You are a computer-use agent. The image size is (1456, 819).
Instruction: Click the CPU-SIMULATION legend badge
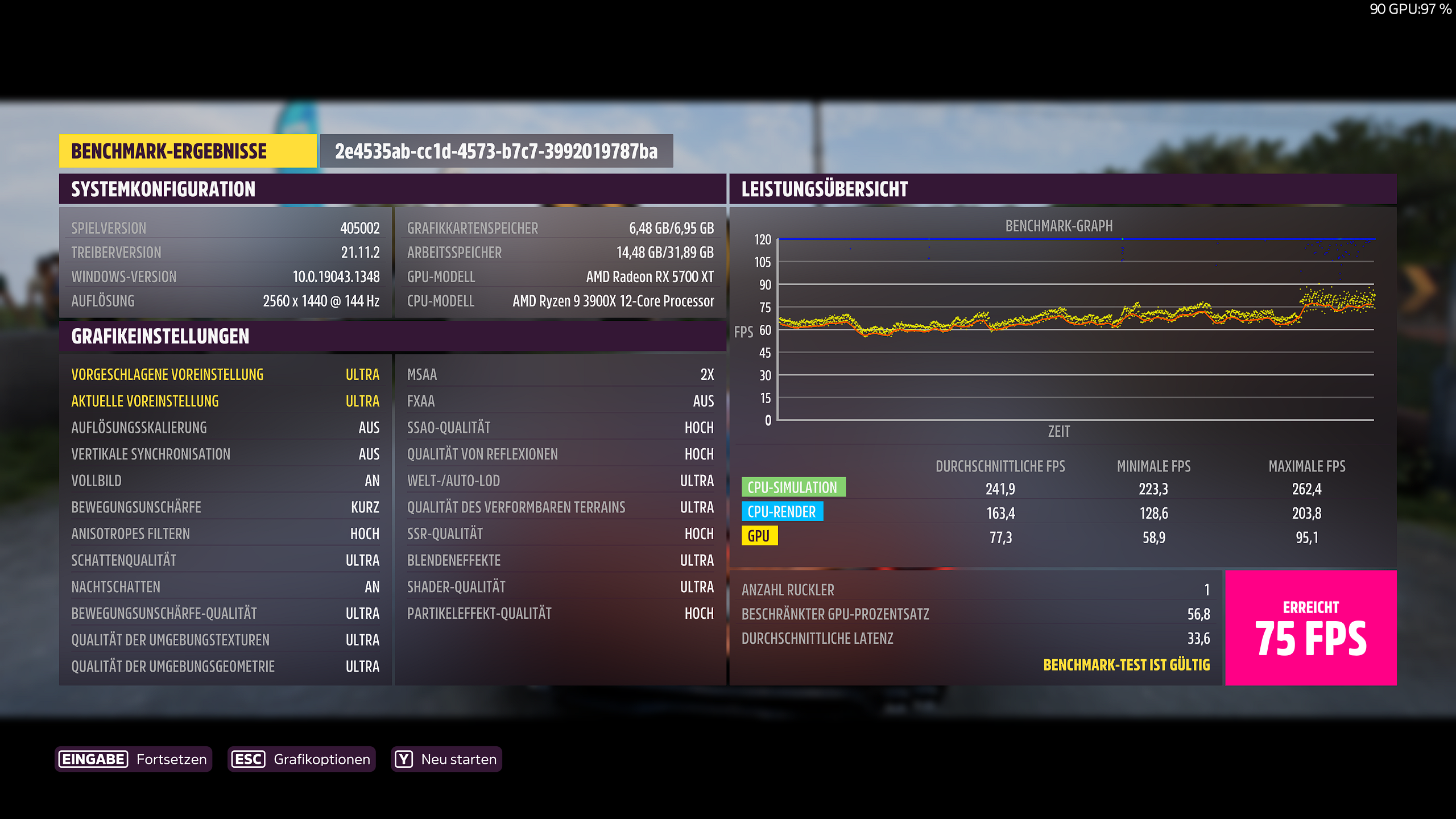pyautogui.click(x=794, y=487)
